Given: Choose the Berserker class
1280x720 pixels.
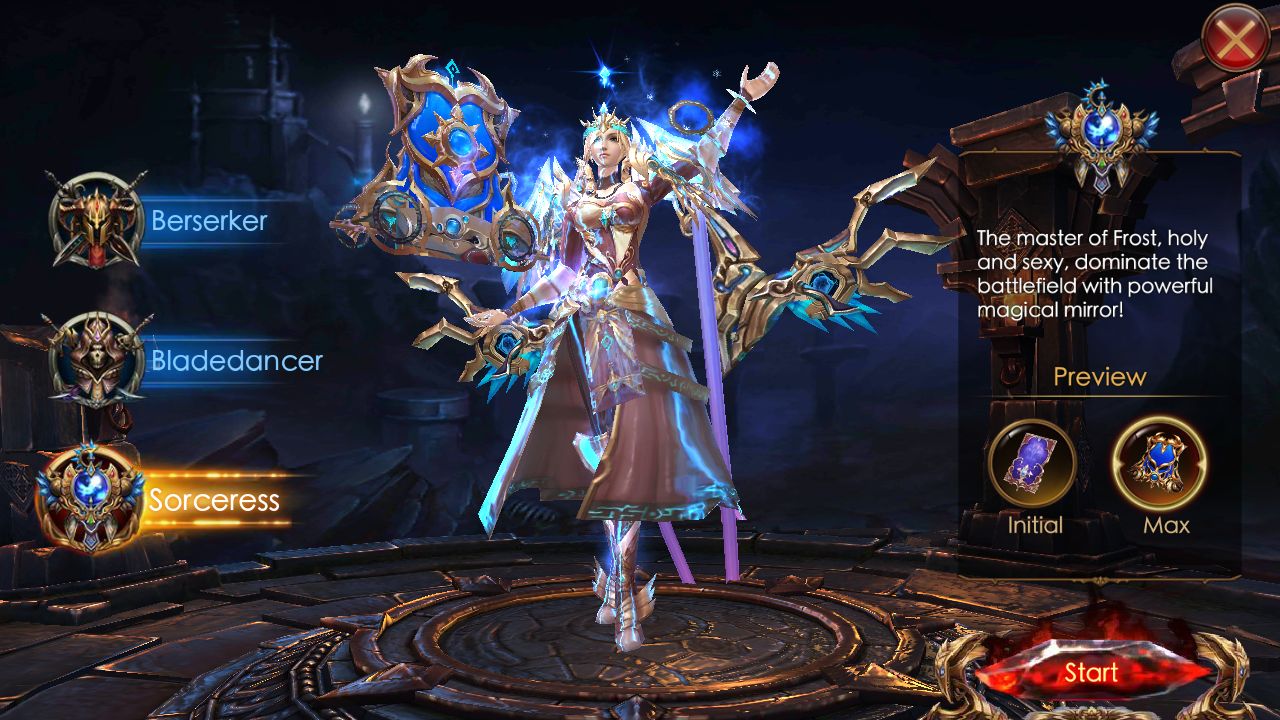Looking at the screenshot, I should tap(98, 220).
